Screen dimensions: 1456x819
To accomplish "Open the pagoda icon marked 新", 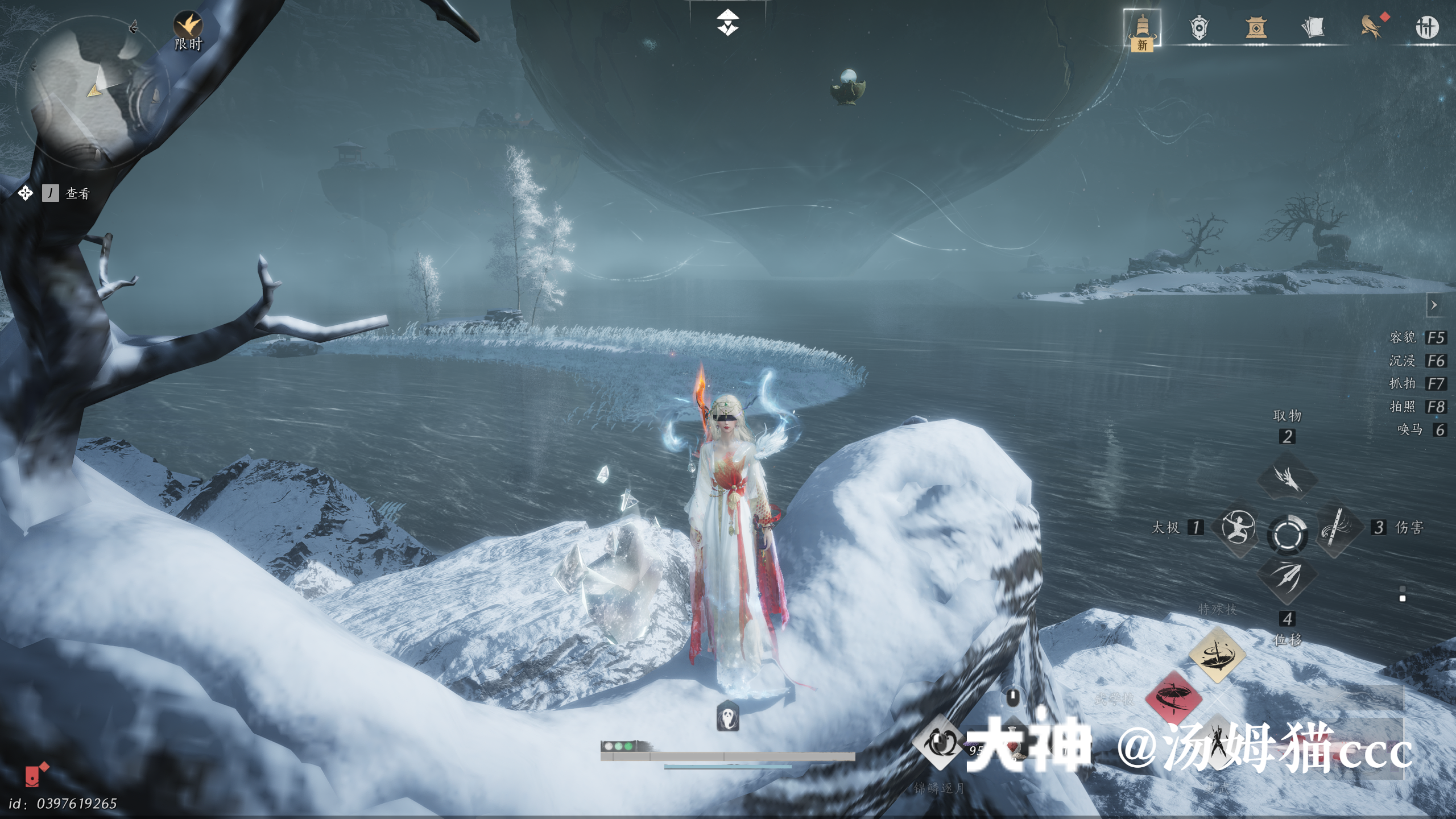I will pos(1142,28).
